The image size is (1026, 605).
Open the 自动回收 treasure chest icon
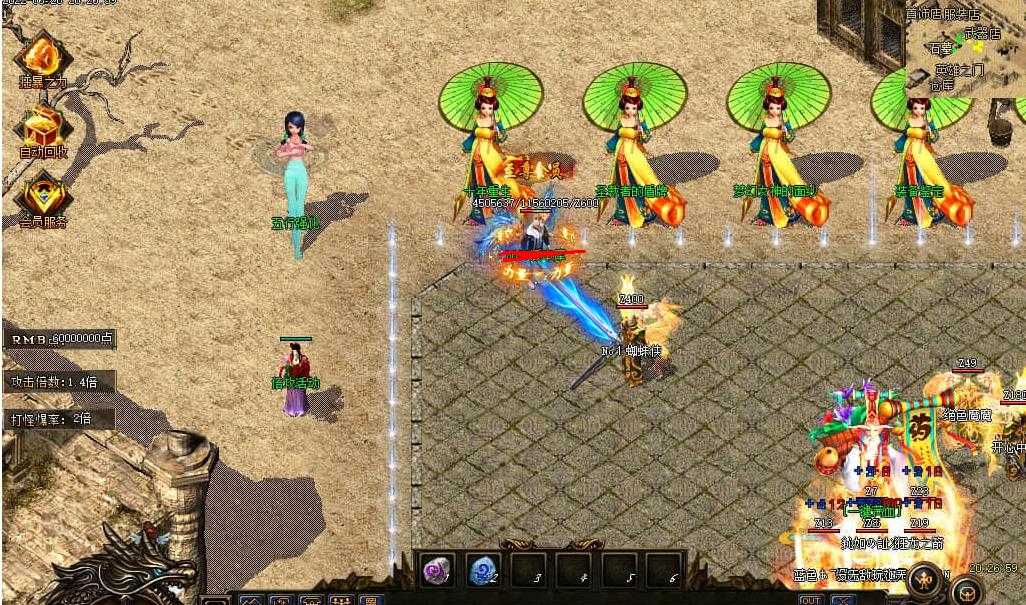pyautogui.click(x=42, y=128)
